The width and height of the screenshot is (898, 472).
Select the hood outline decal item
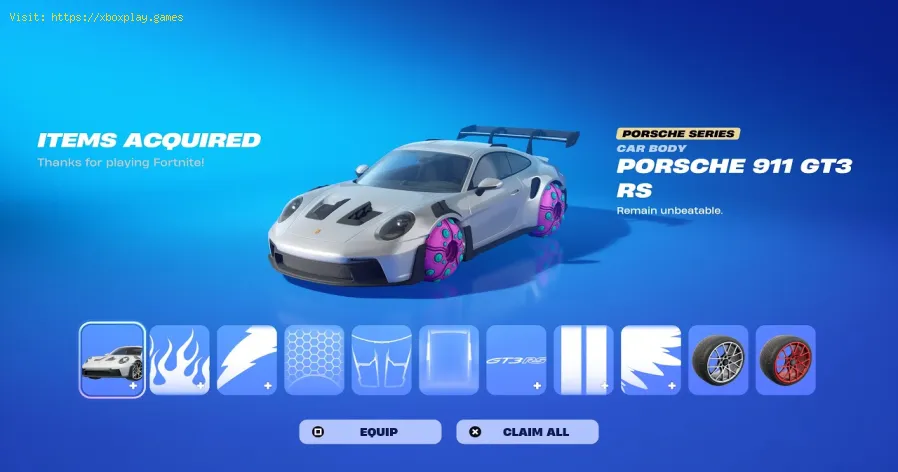[x=381, y=359]
